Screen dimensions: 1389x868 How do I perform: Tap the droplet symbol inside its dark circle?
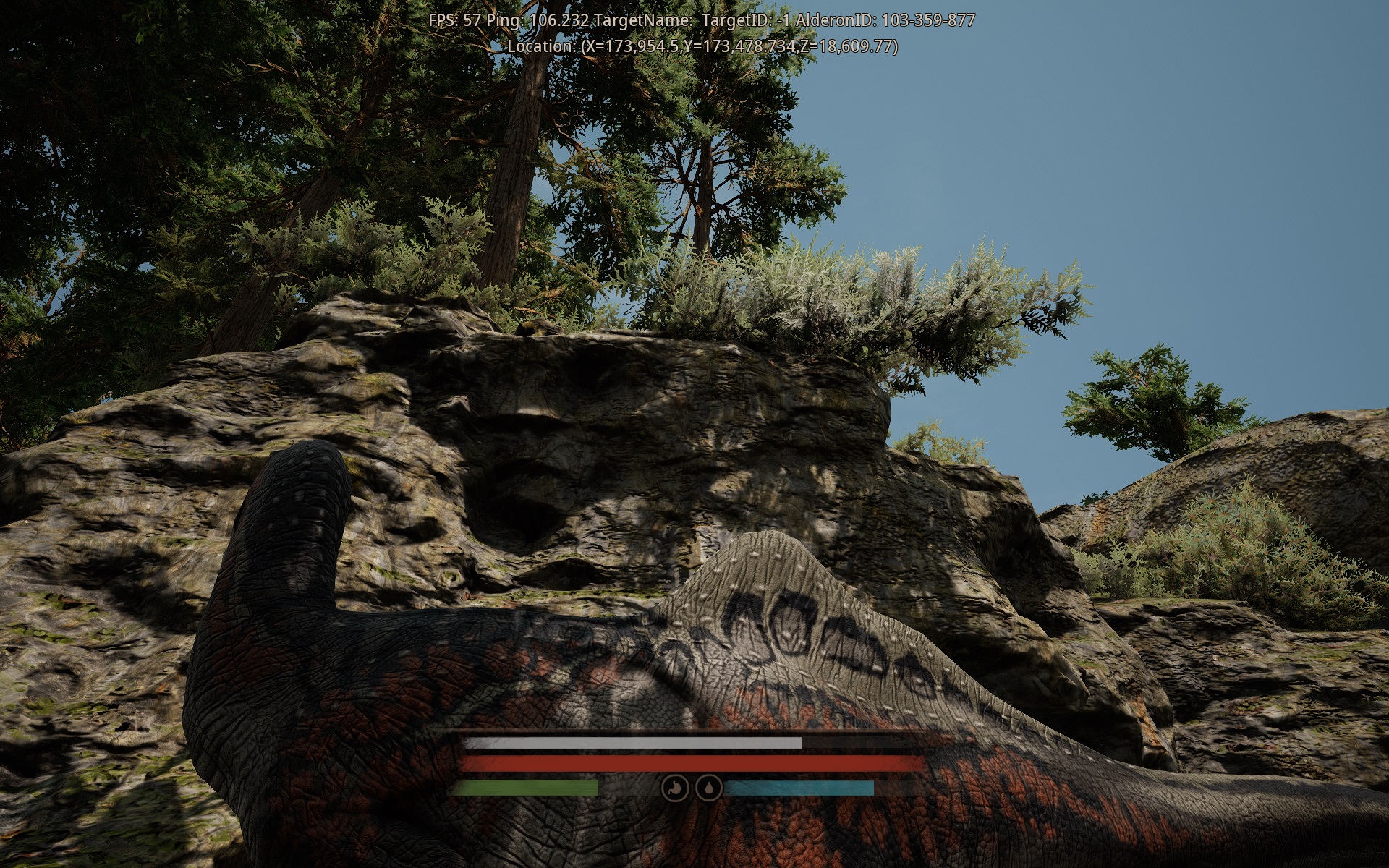click(708, 788)
